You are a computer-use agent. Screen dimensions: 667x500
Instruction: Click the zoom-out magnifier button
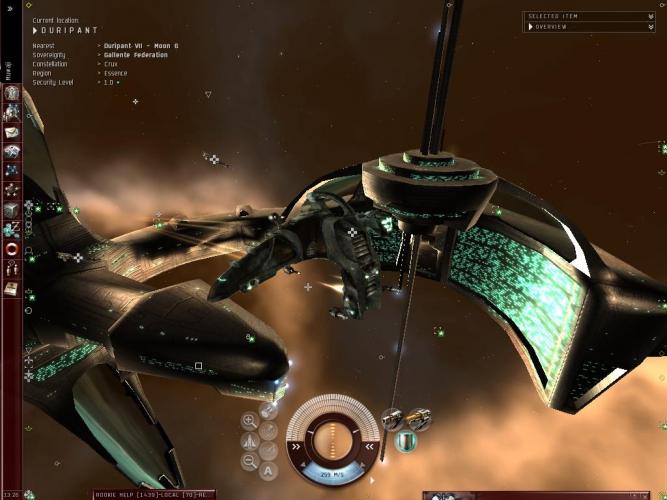(249, 461)
